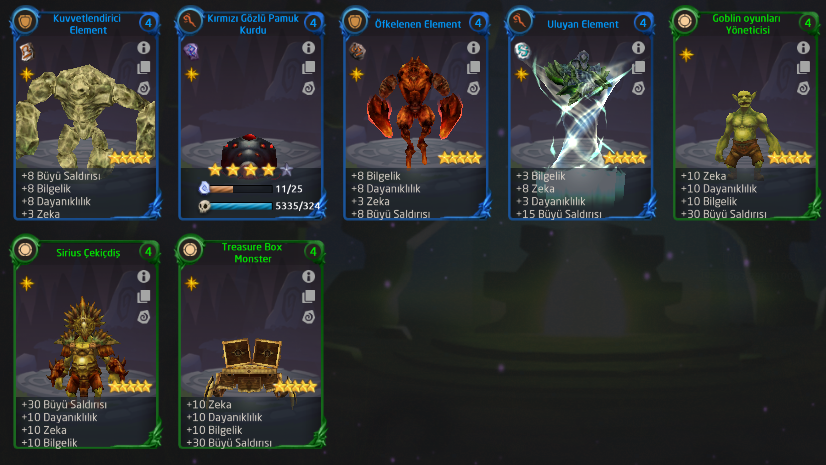Click the spiral icon on Sirius Çekiçdiş
826x465 pixels.
coord(143,317)
